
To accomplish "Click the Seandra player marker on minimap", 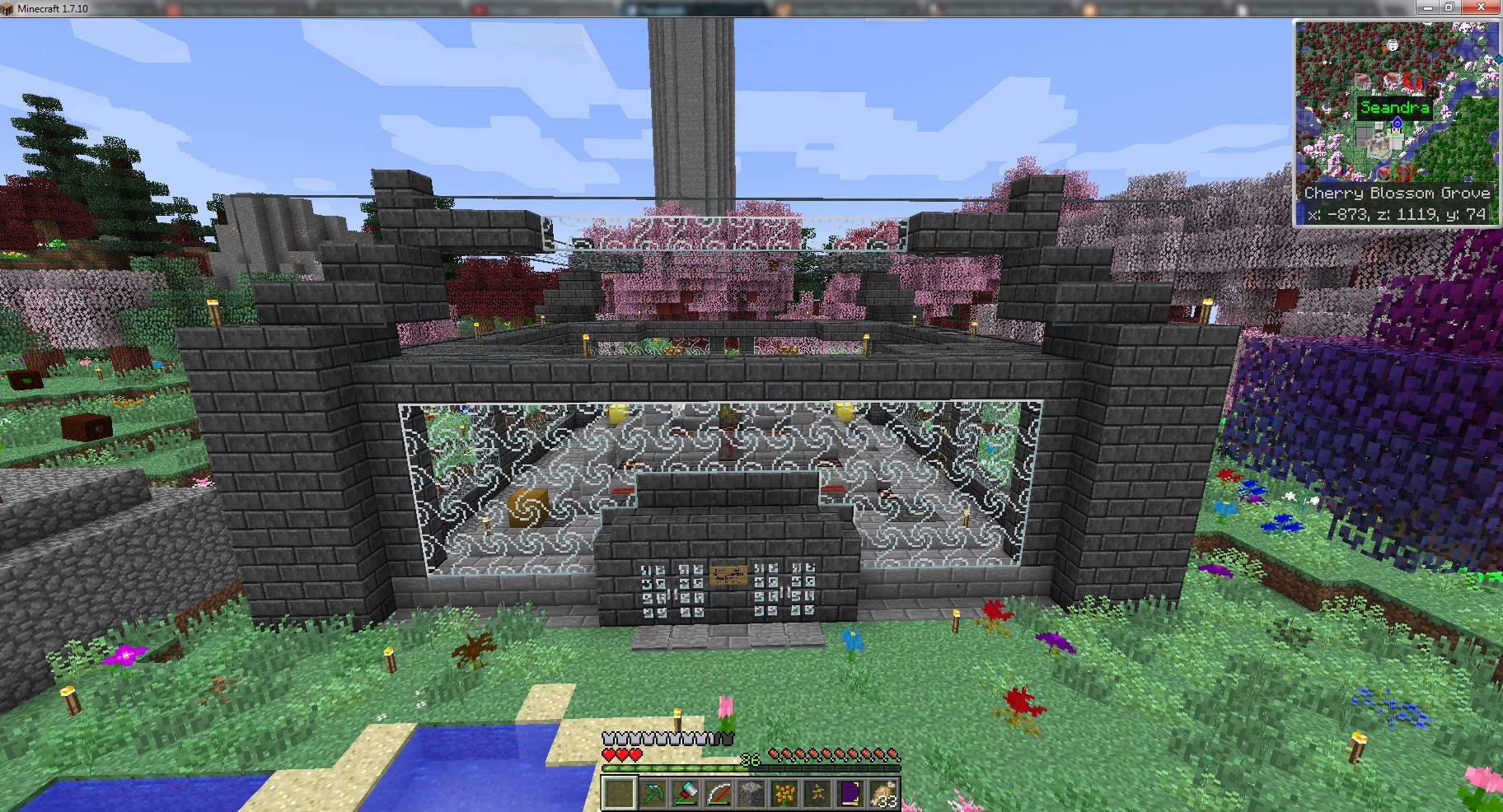I will 1397,124.
